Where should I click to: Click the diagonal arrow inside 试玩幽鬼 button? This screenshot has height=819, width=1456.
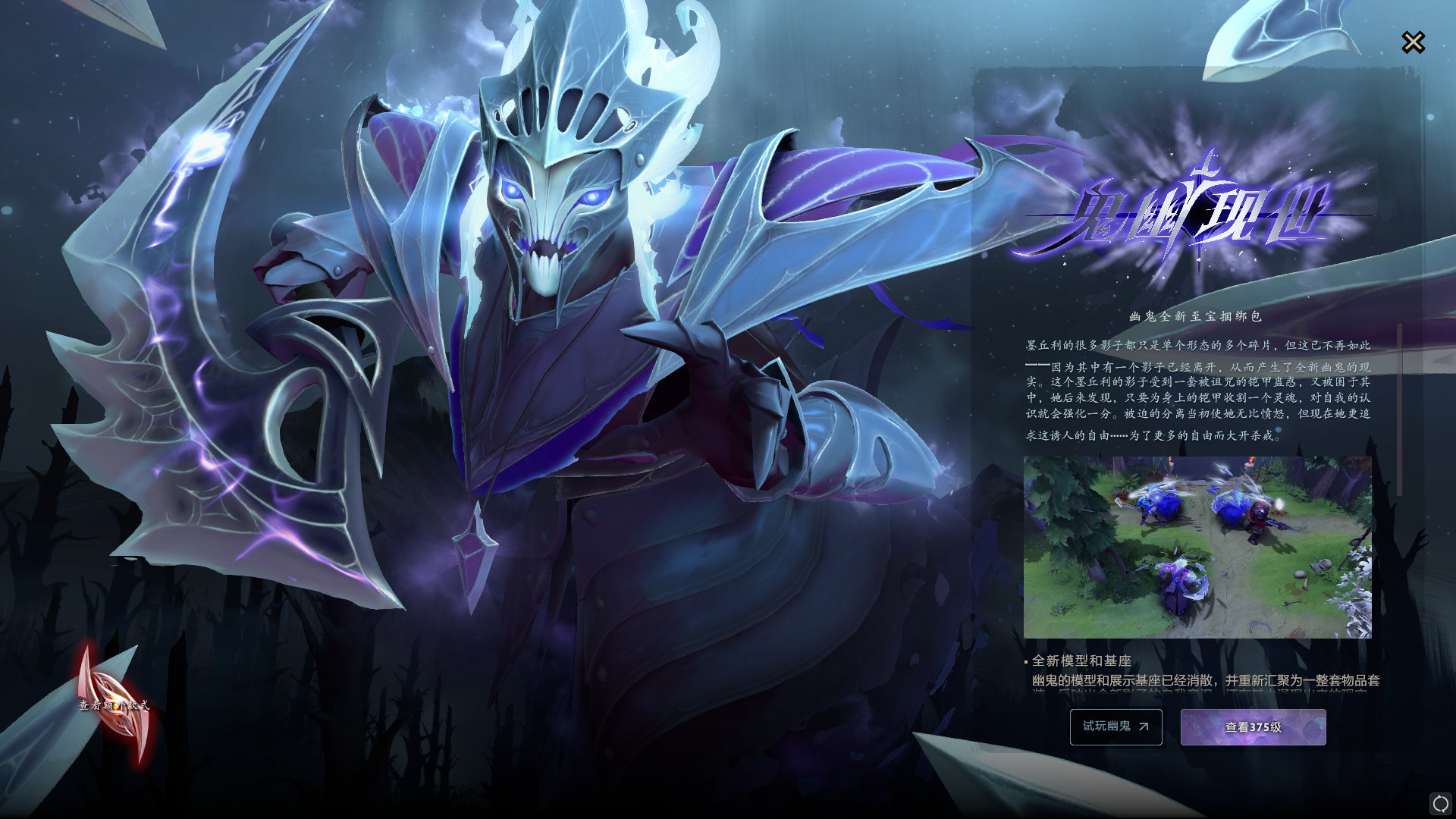click(x=1142, y=726)
